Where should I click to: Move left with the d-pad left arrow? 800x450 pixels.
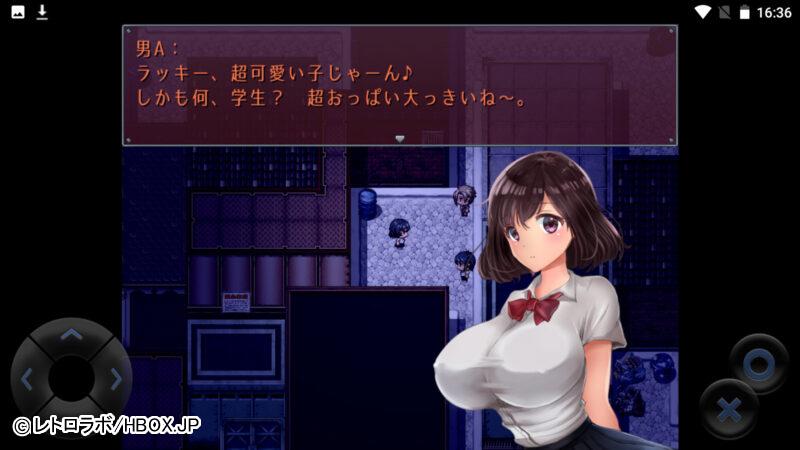click(x=28, y=379)
